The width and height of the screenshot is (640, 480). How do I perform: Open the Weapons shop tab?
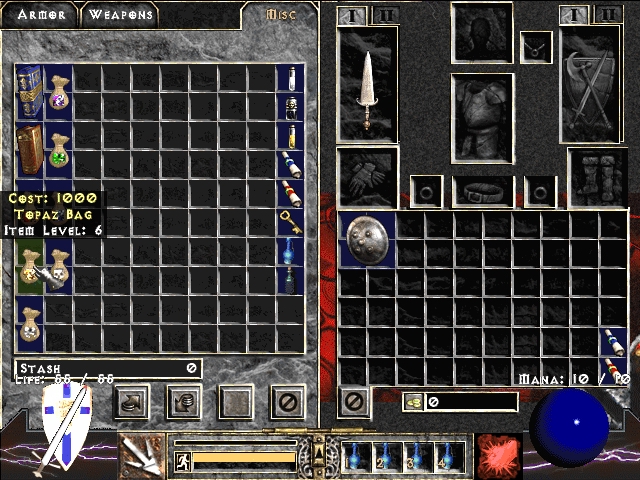point(119,14)
